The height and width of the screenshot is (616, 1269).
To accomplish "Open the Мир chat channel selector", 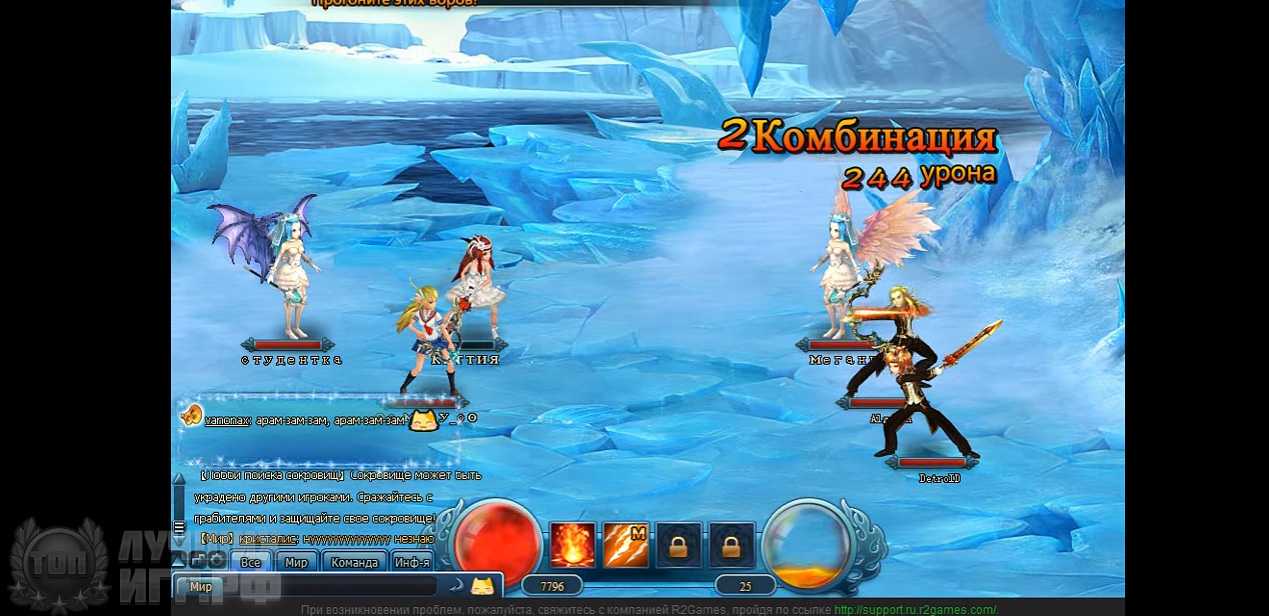I will pyautogui.click(x=200, y=587).
